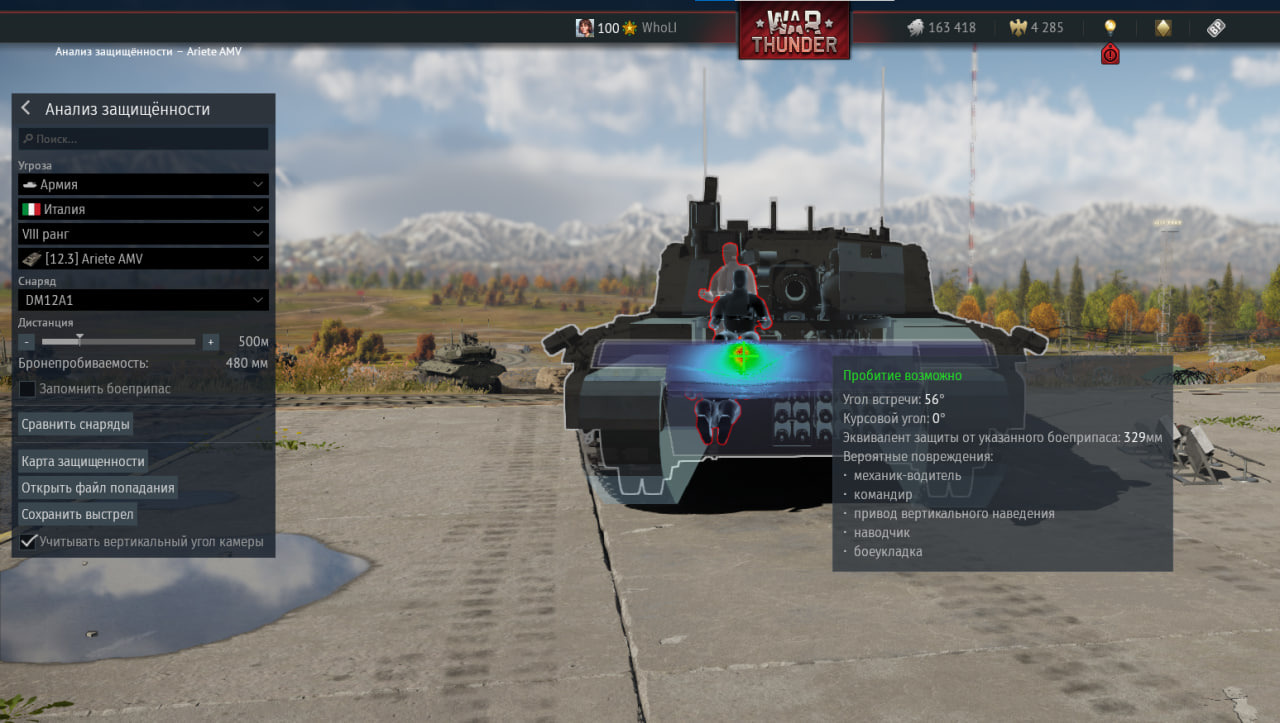The image size is (1280, 723).
Task: Open the Ariete AMV vehicle dropdown
Action: tap(143, 259)
